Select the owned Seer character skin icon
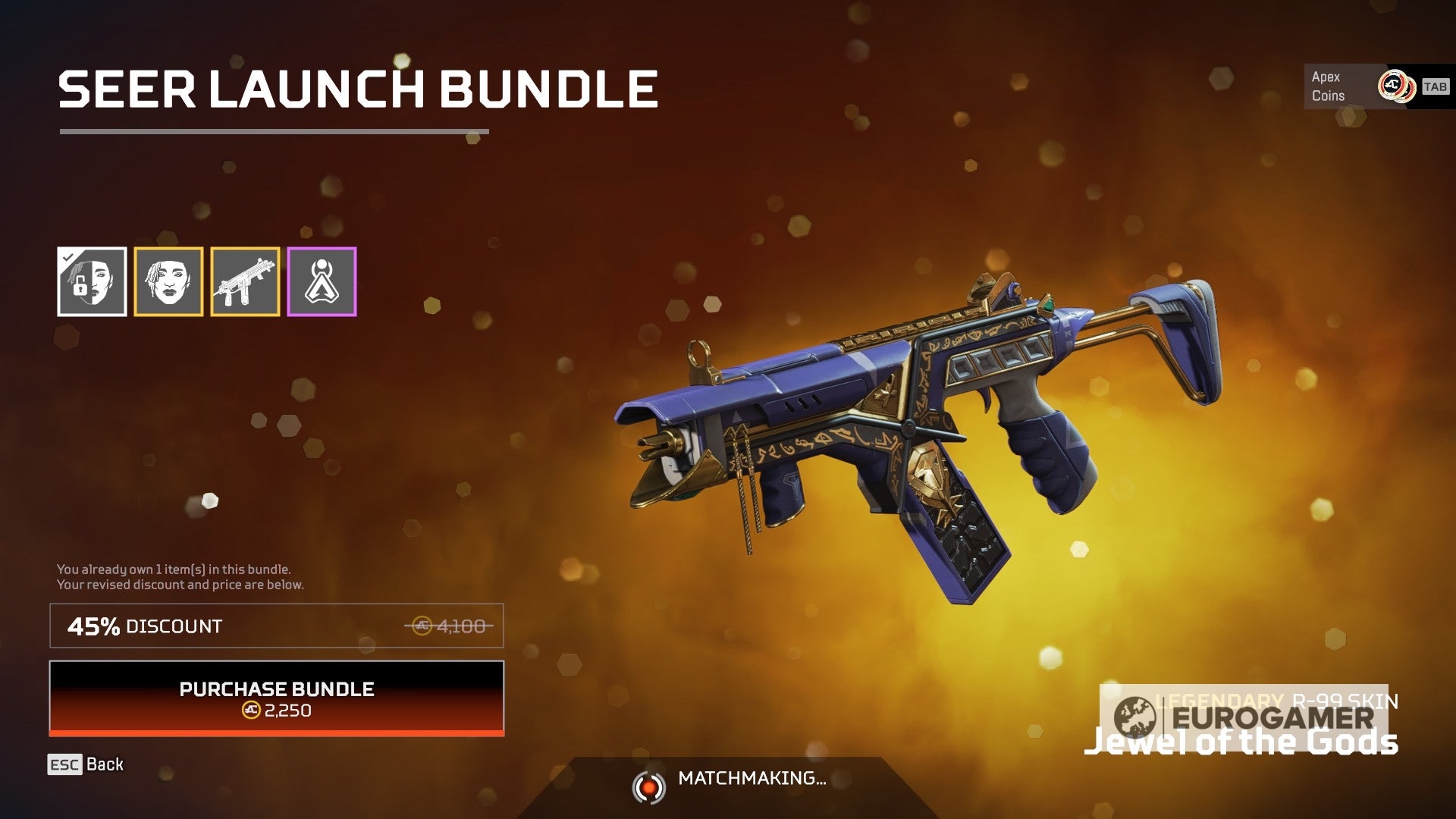The width and height of the screenshot is (1456, 819). click(91, 281)
